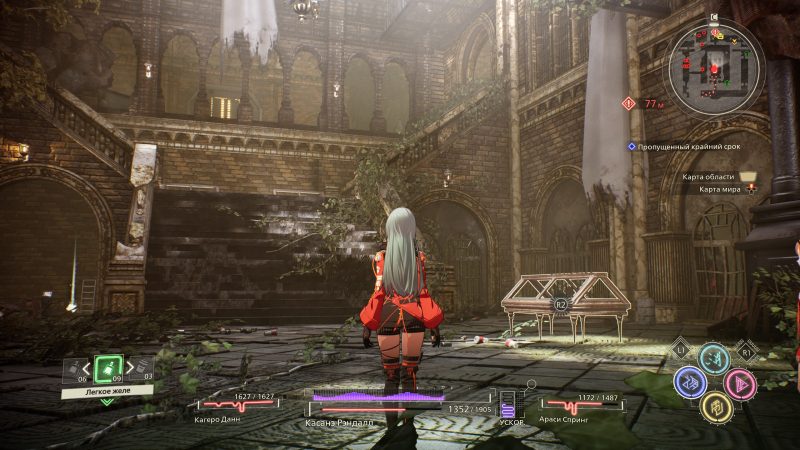
Task: Activate the cyan SAS ability icon
Action: tap(713, 358)
